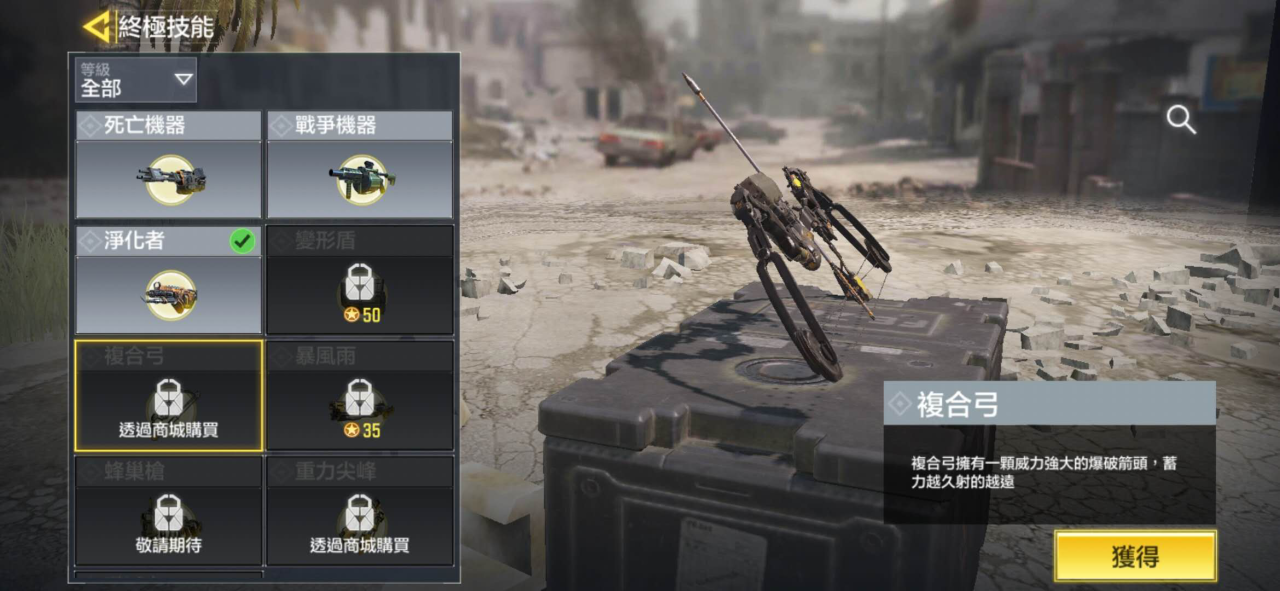
Task: Select the equipped 淨化者 skill
Action: pos(169,280)
